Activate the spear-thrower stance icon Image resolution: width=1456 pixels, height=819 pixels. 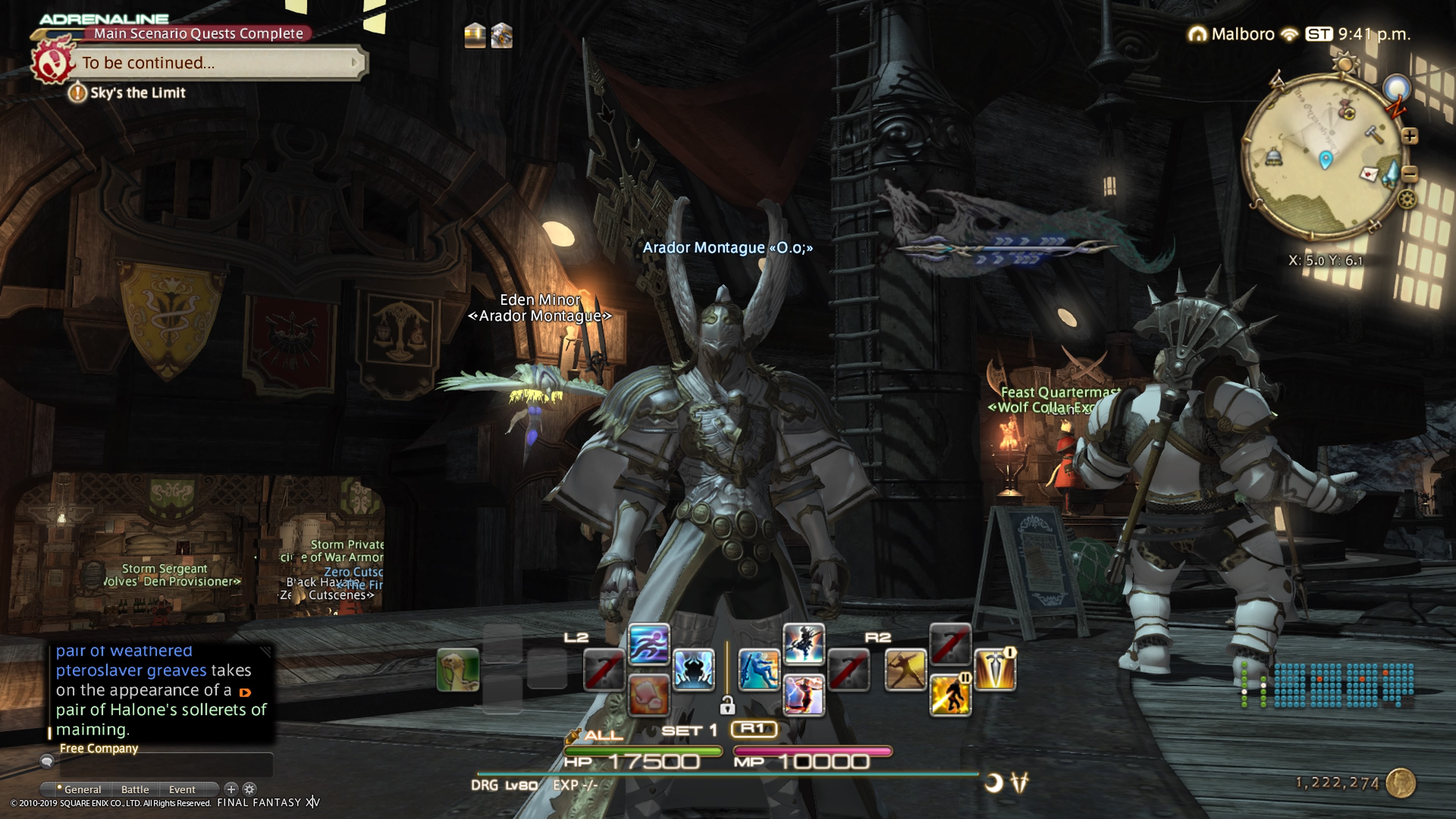[905, 670]
